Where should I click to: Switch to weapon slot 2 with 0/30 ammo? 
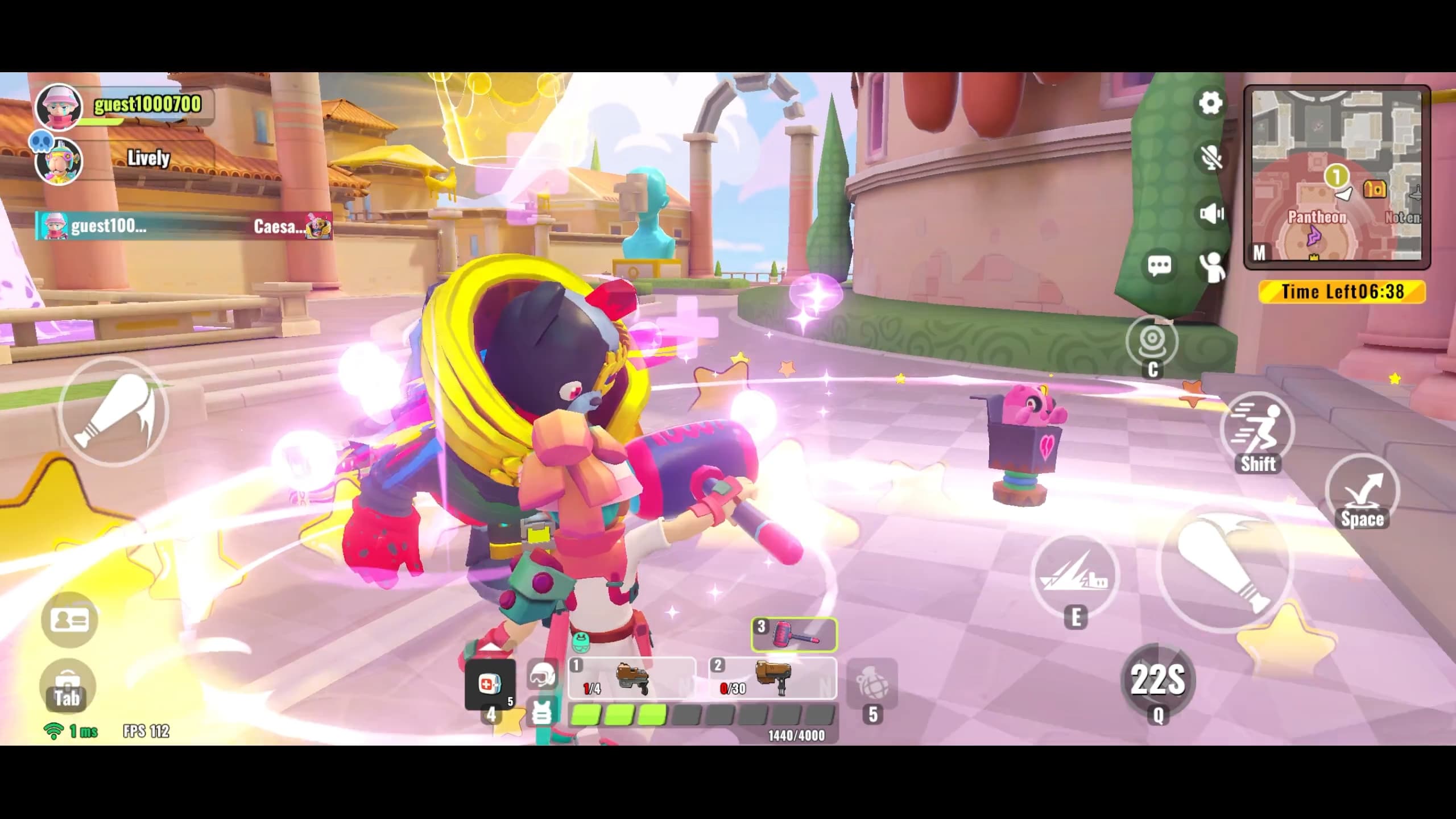coord(773,678)
